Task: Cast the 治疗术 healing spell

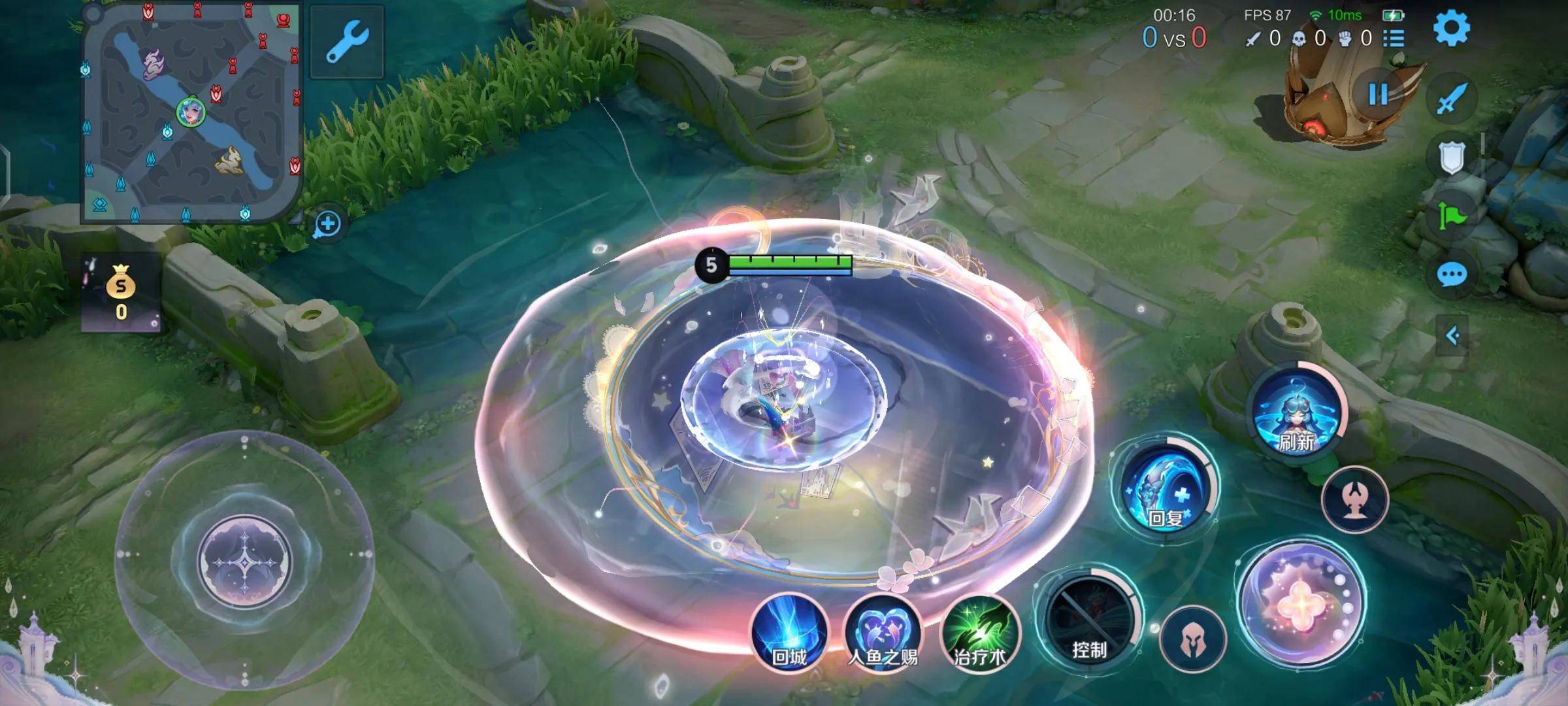Action: [x=979, y=632]
